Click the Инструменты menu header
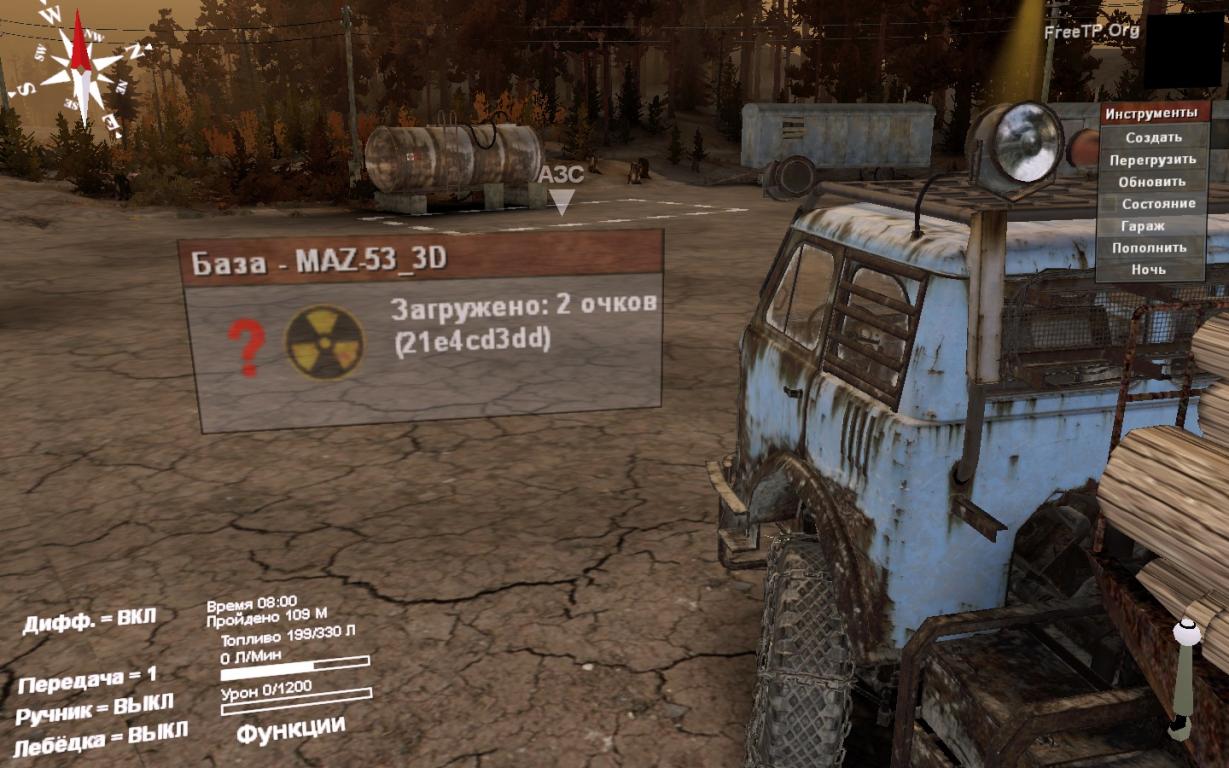Viewport: 1229px width, 768px height. coord(1152,113)
